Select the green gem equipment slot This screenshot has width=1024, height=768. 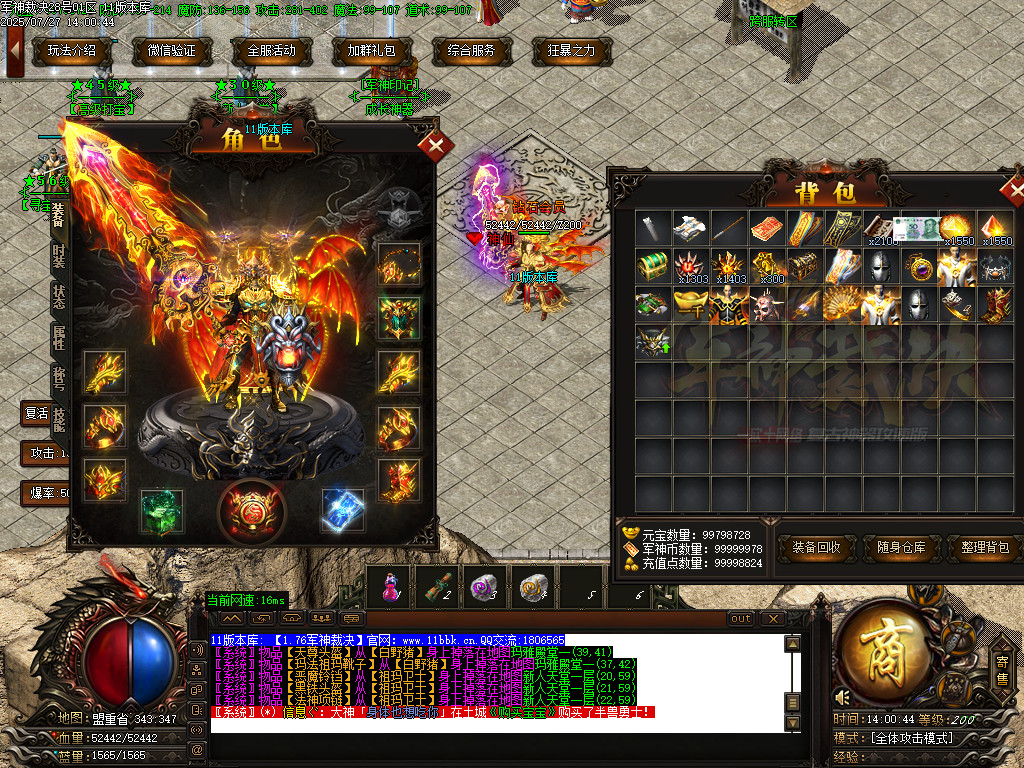(161, 510)
